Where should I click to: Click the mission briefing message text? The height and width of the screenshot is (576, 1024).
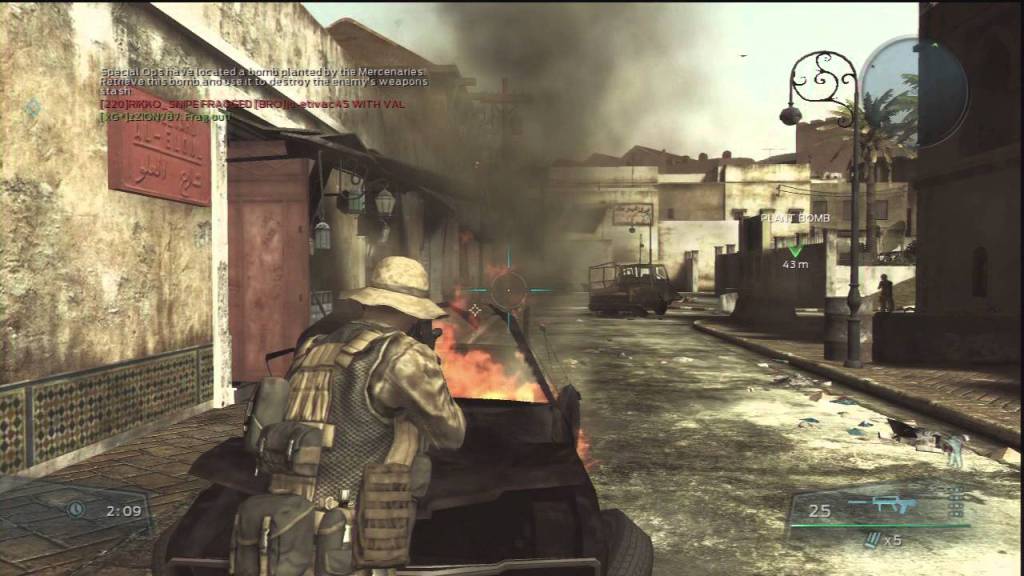coord(263,87)
